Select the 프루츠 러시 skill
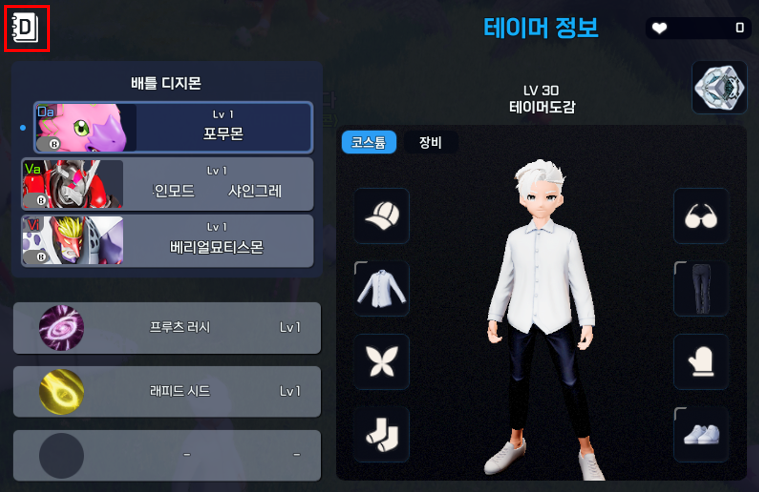Screen dimensions: 759x492 coord(167,328)
